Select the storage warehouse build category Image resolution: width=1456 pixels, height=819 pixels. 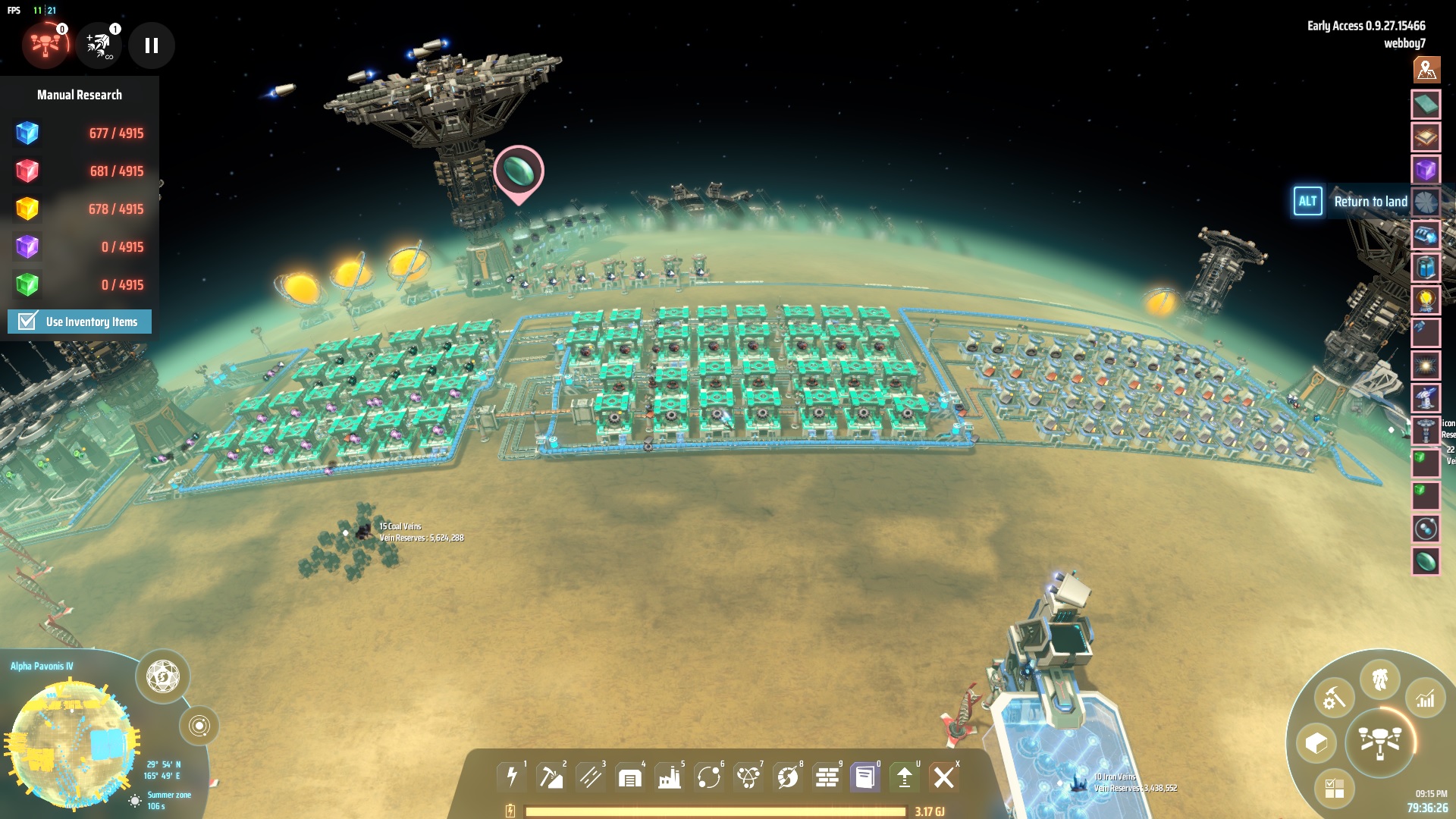coord(629,777)
